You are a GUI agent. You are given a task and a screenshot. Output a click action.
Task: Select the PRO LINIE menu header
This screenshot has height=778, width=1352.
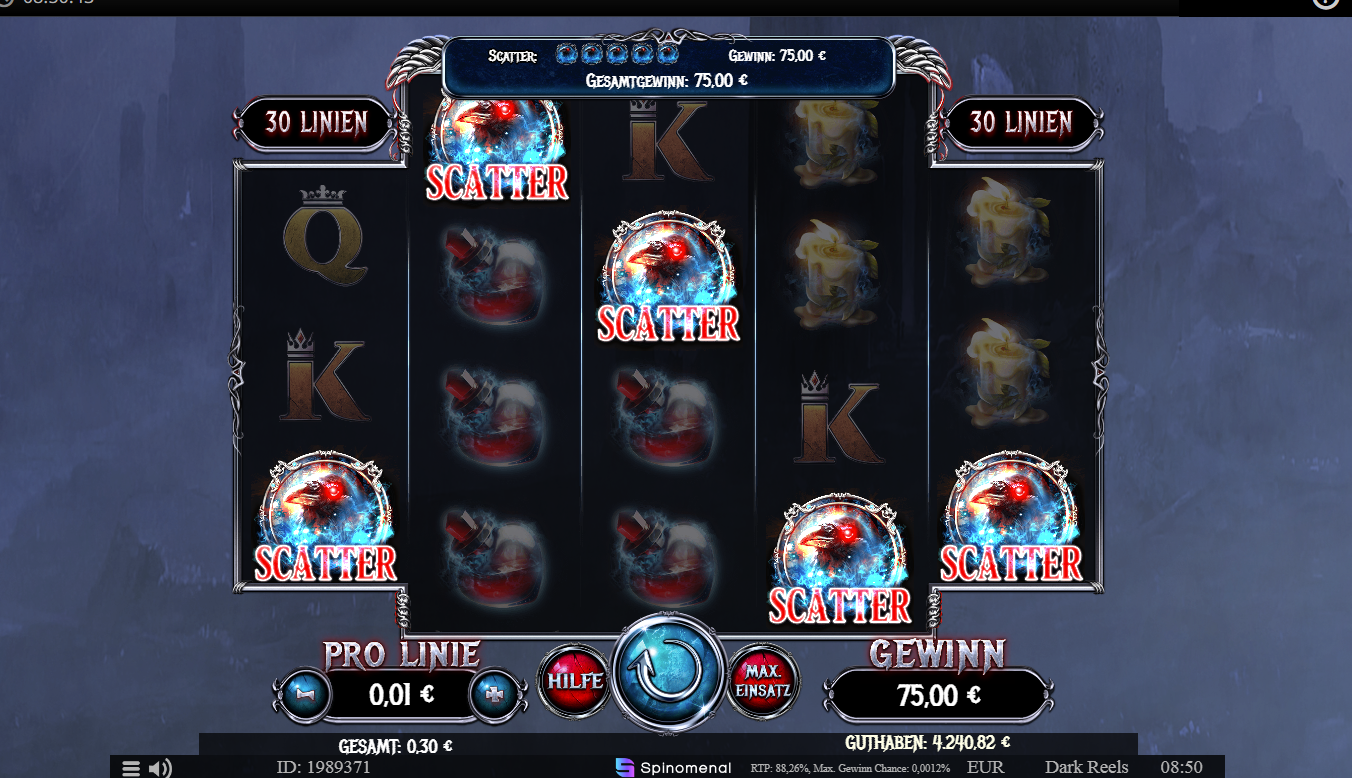(x=400, y=652)
